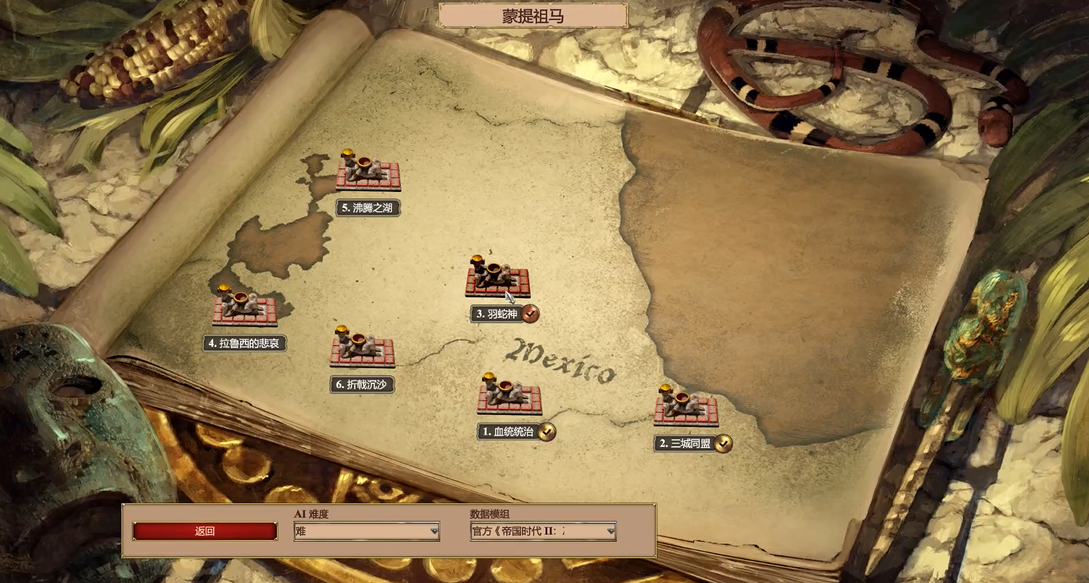Choose scenario 2. 三城同盟
1089x583 pixels.
686,407
